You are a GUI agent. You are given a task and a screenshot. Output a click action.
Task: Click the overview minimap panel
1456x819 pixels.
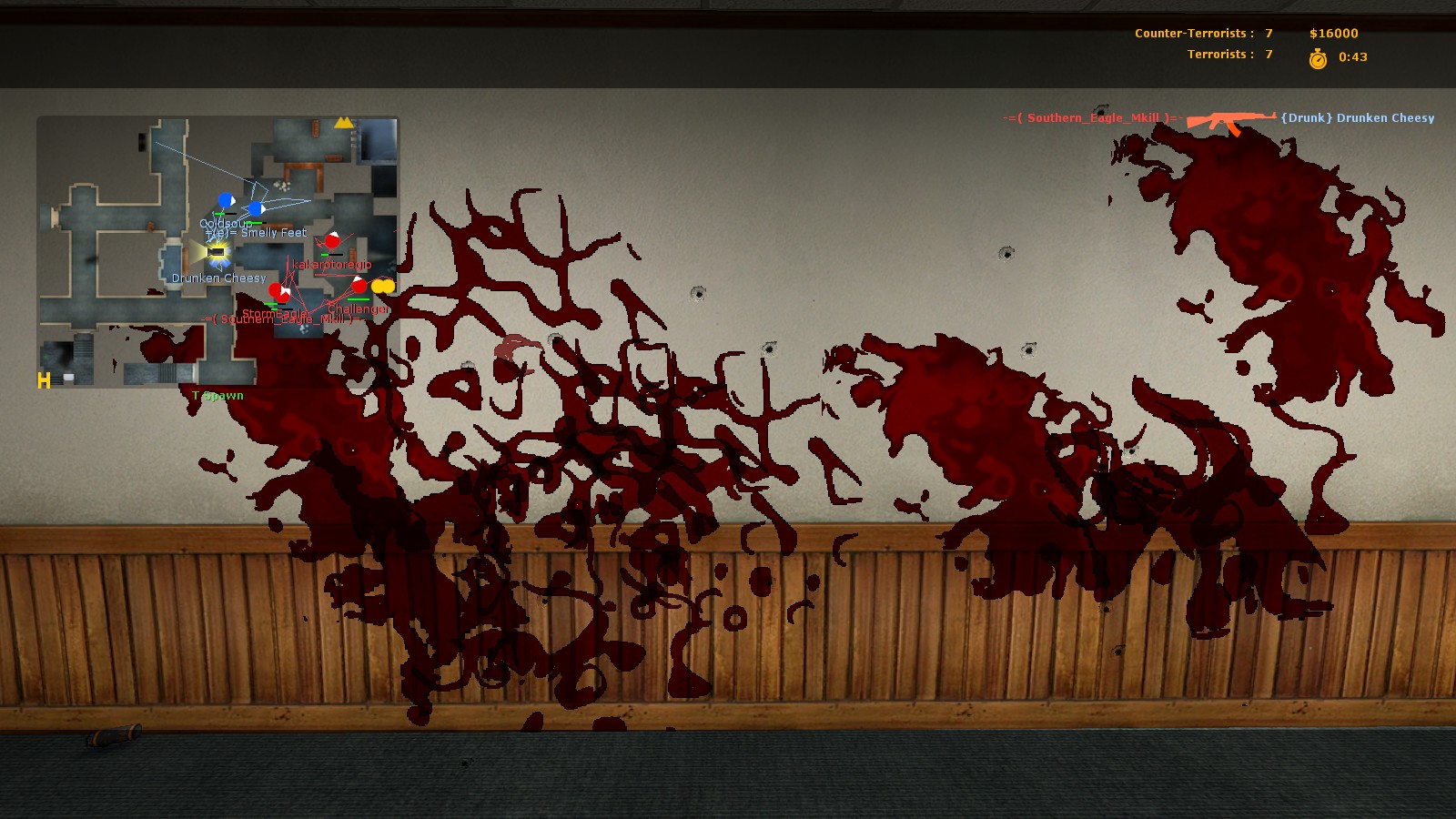pos(217,251)
